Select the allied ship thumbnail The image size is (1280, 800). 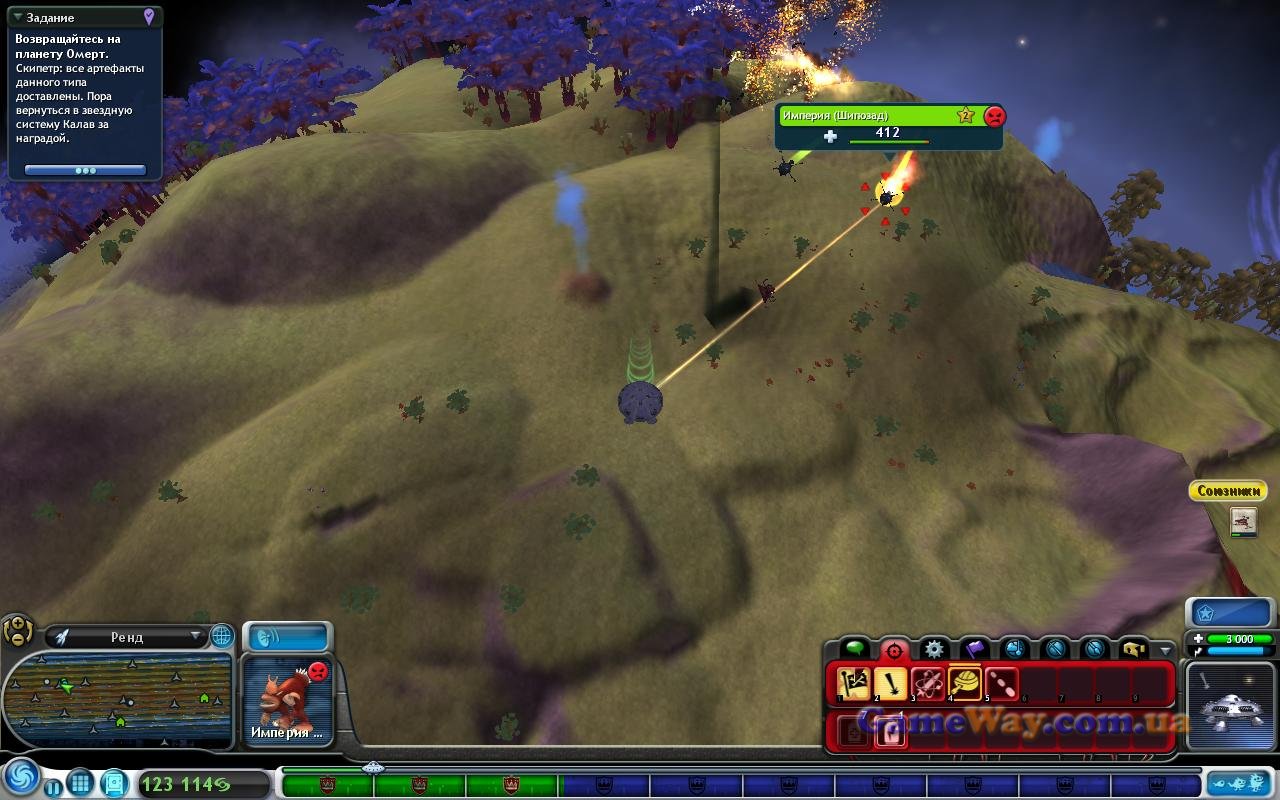tap(1243, 520)
